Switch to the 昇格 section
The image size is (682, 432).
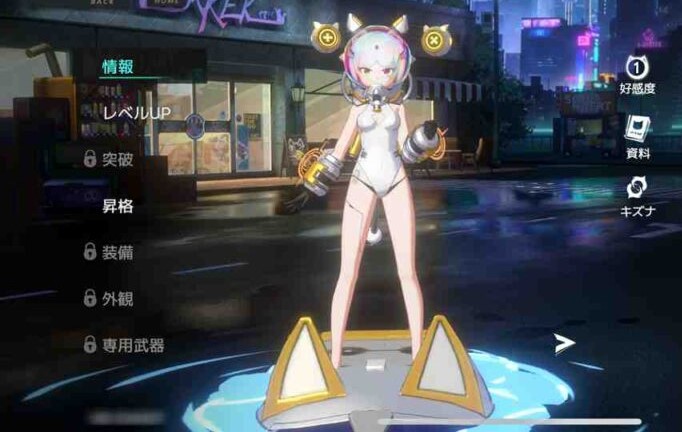pos(117,206)
